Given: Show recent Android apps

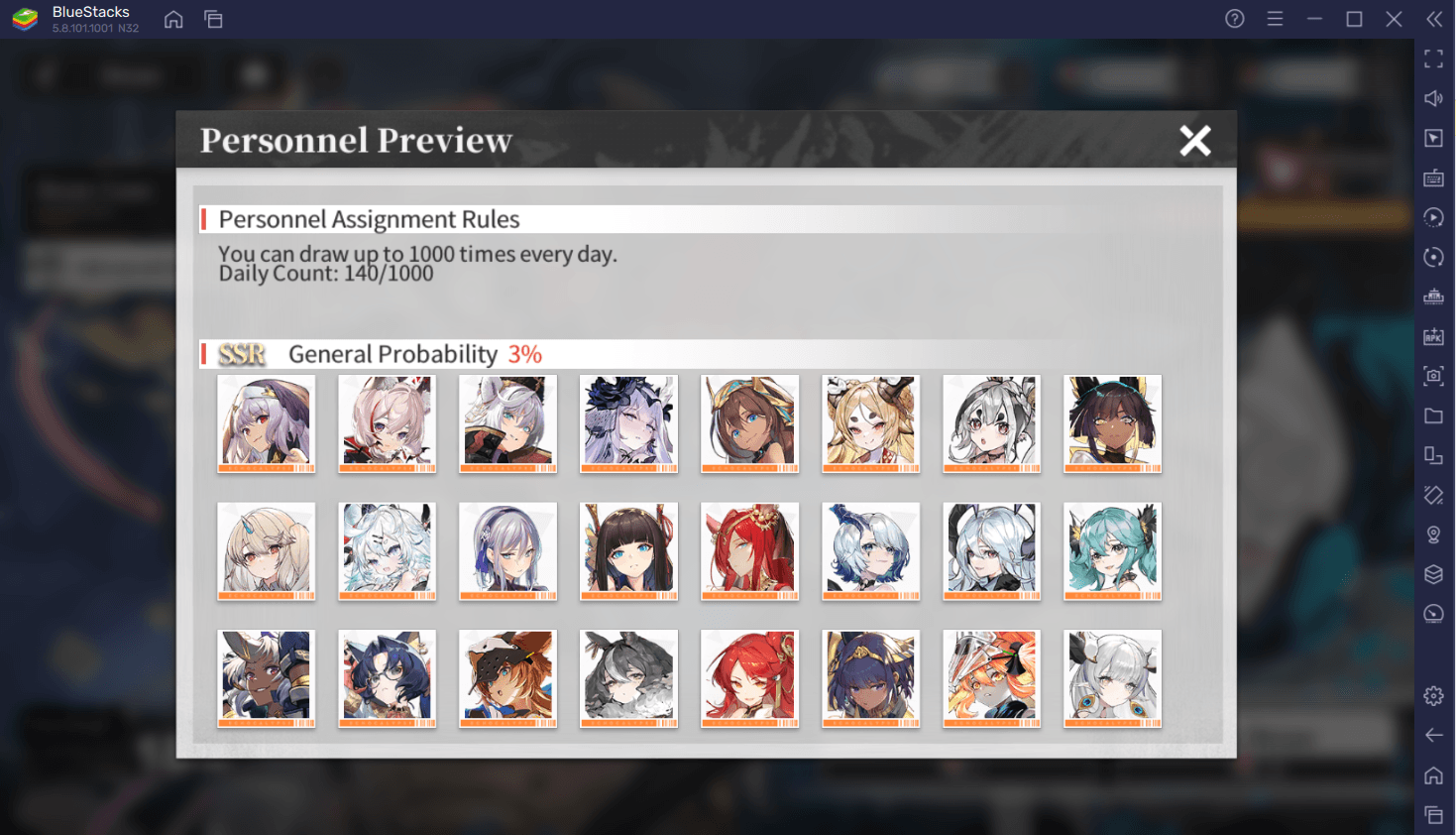Looking at the screenshot, I should tap(1433, 813).
